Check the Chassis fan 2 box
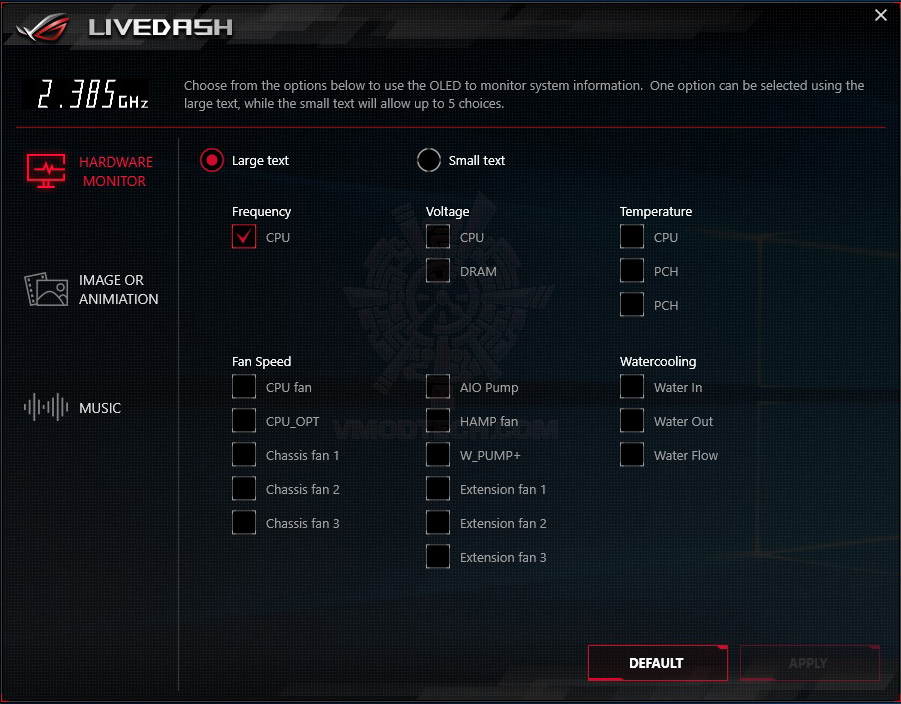The height and width of the screenshot is (704, 901). tap(245, 489)
